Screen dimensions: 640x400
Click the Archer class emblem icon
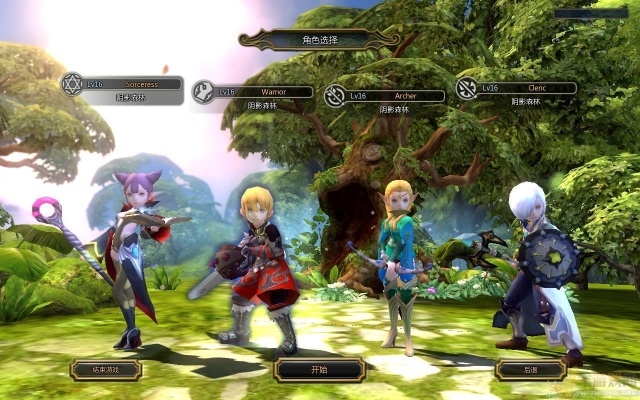(x=335, y=96)
